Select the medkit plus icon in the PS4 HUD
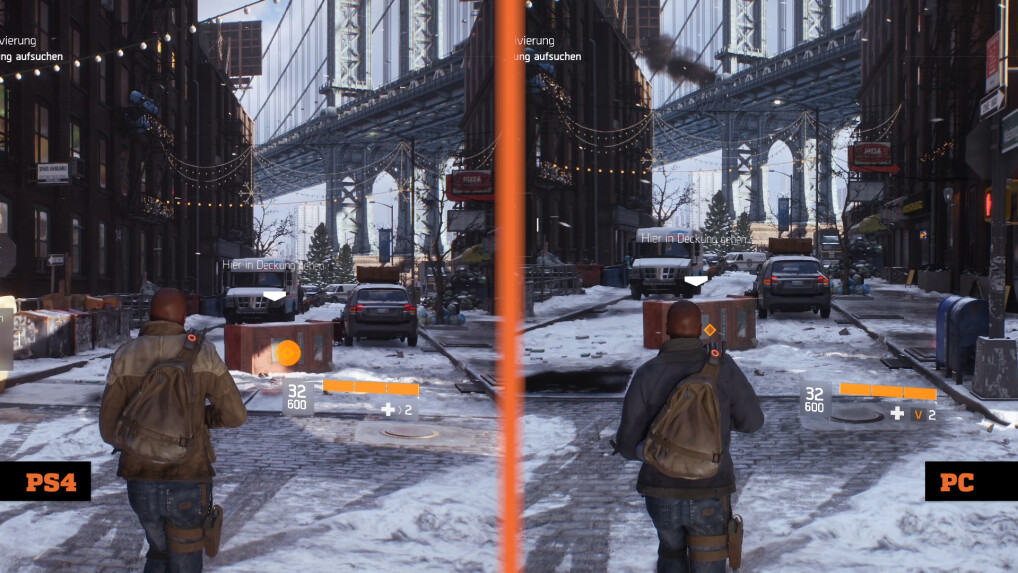 coord(387,410)
